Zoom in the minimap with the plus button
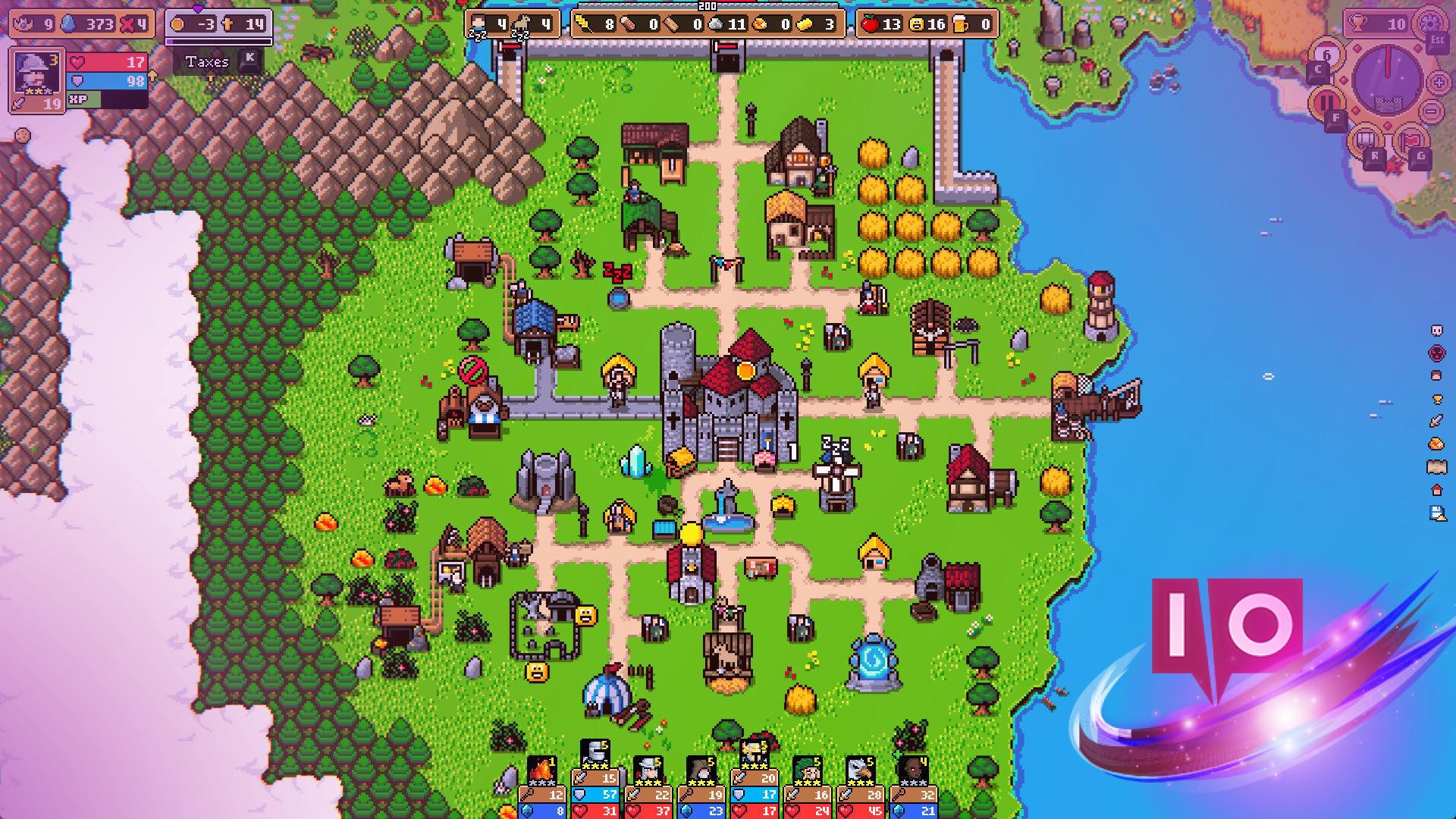The height and width of the screenshot is (819, 1456). point(1438,83)
